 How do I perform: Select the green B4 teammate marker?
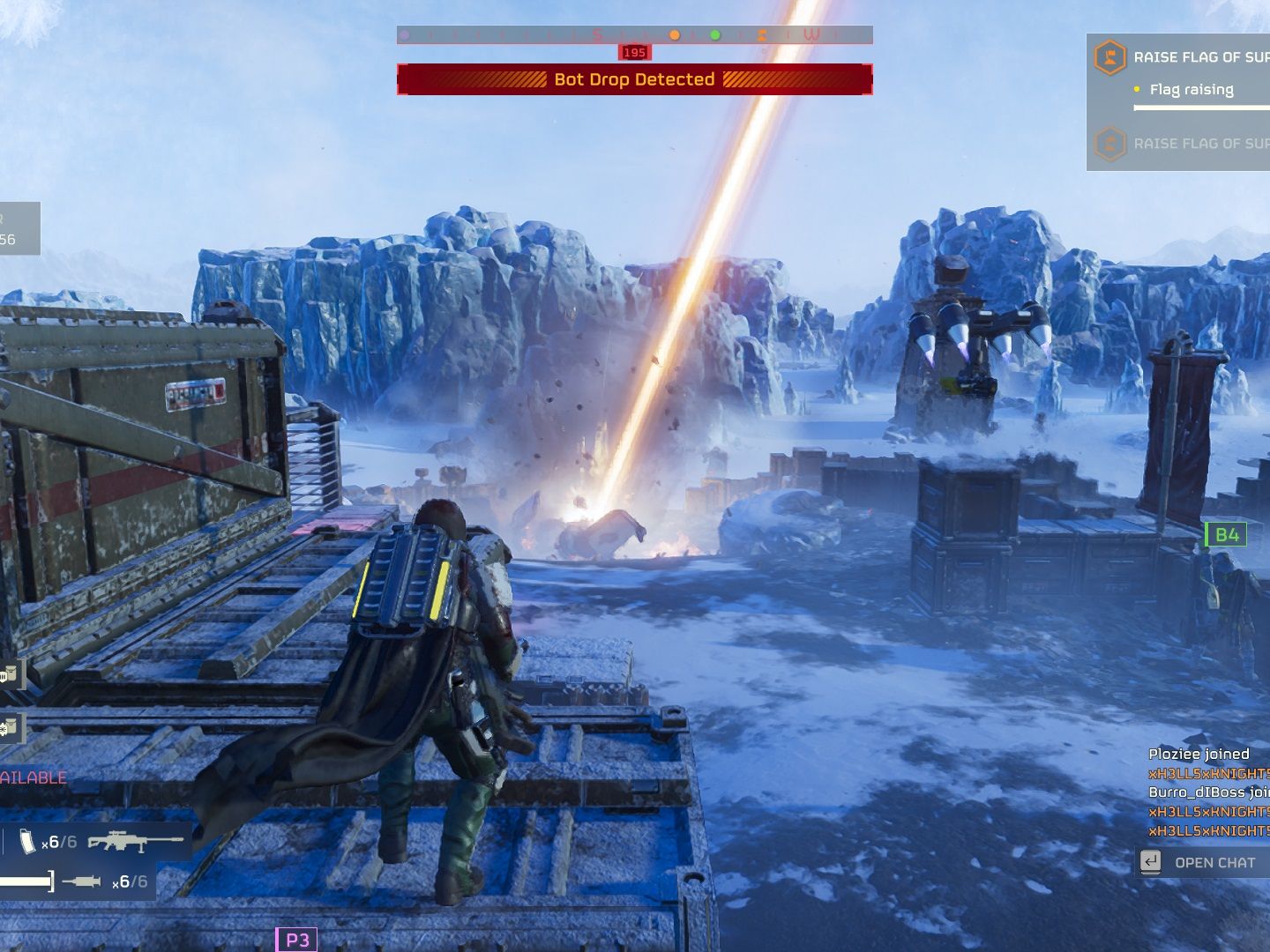pos(1226,534)
